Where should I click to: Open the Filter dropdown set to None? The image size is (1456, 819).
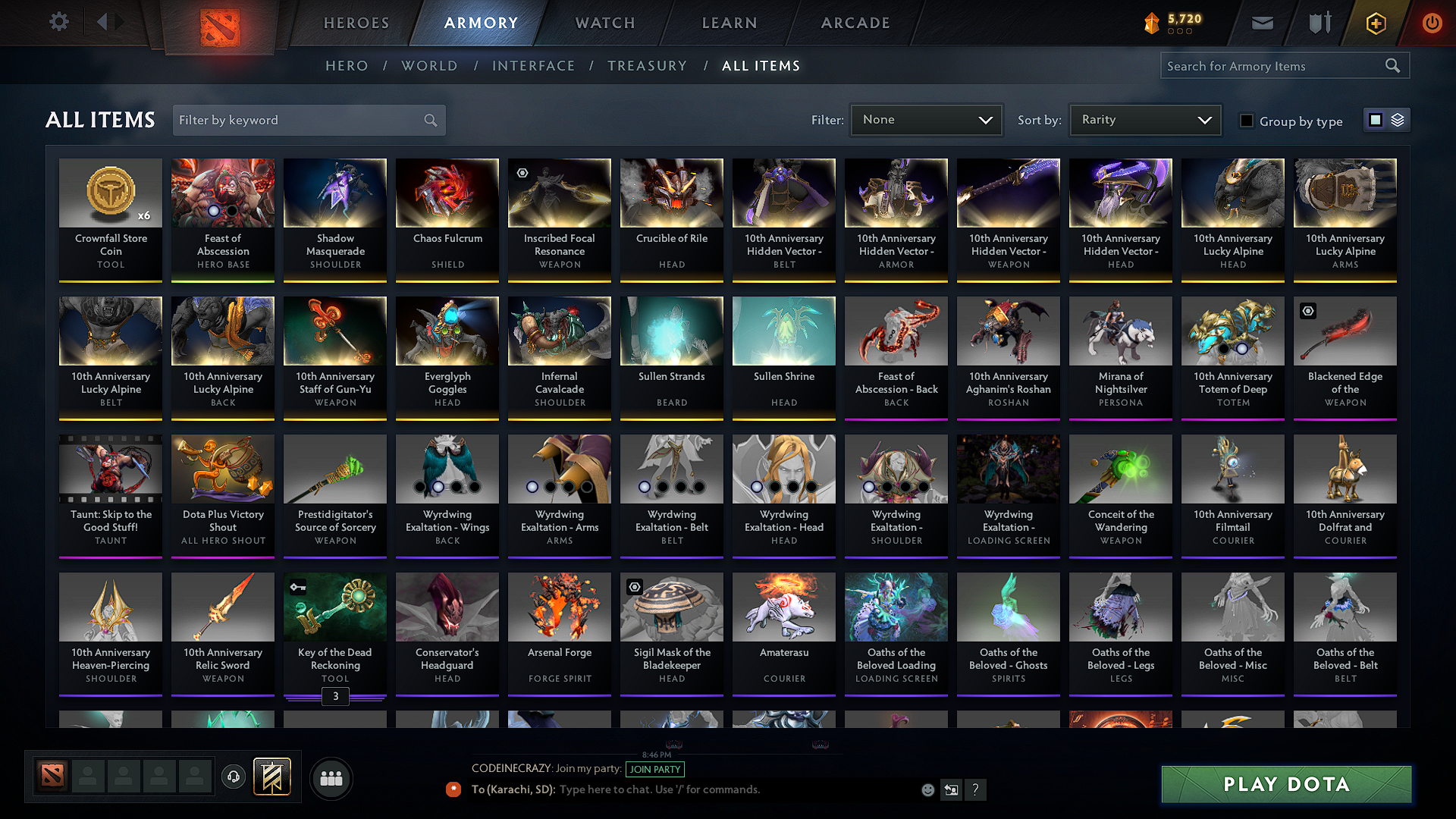click(x=926, y=119)
